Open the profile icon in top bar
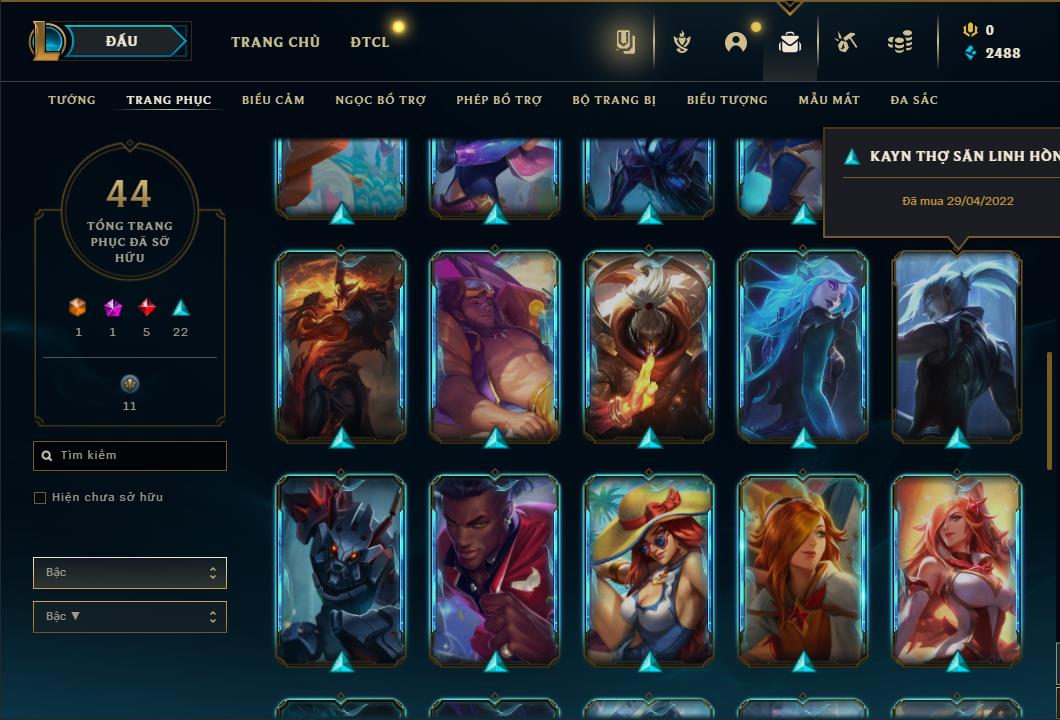 pos(736,42)
